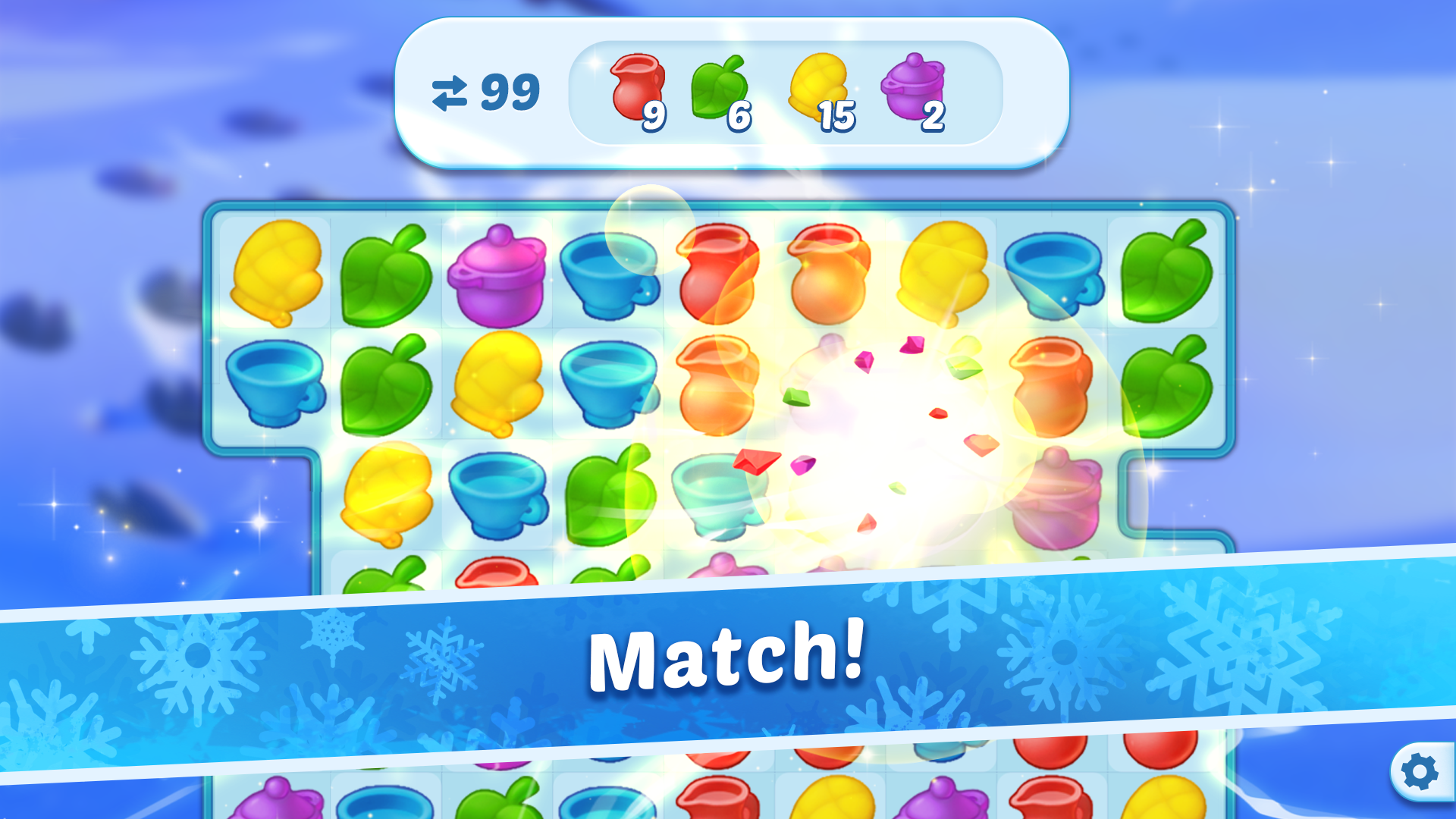Click the goal counter showing 2
The image size is (1456, 819).
[933, 116]
